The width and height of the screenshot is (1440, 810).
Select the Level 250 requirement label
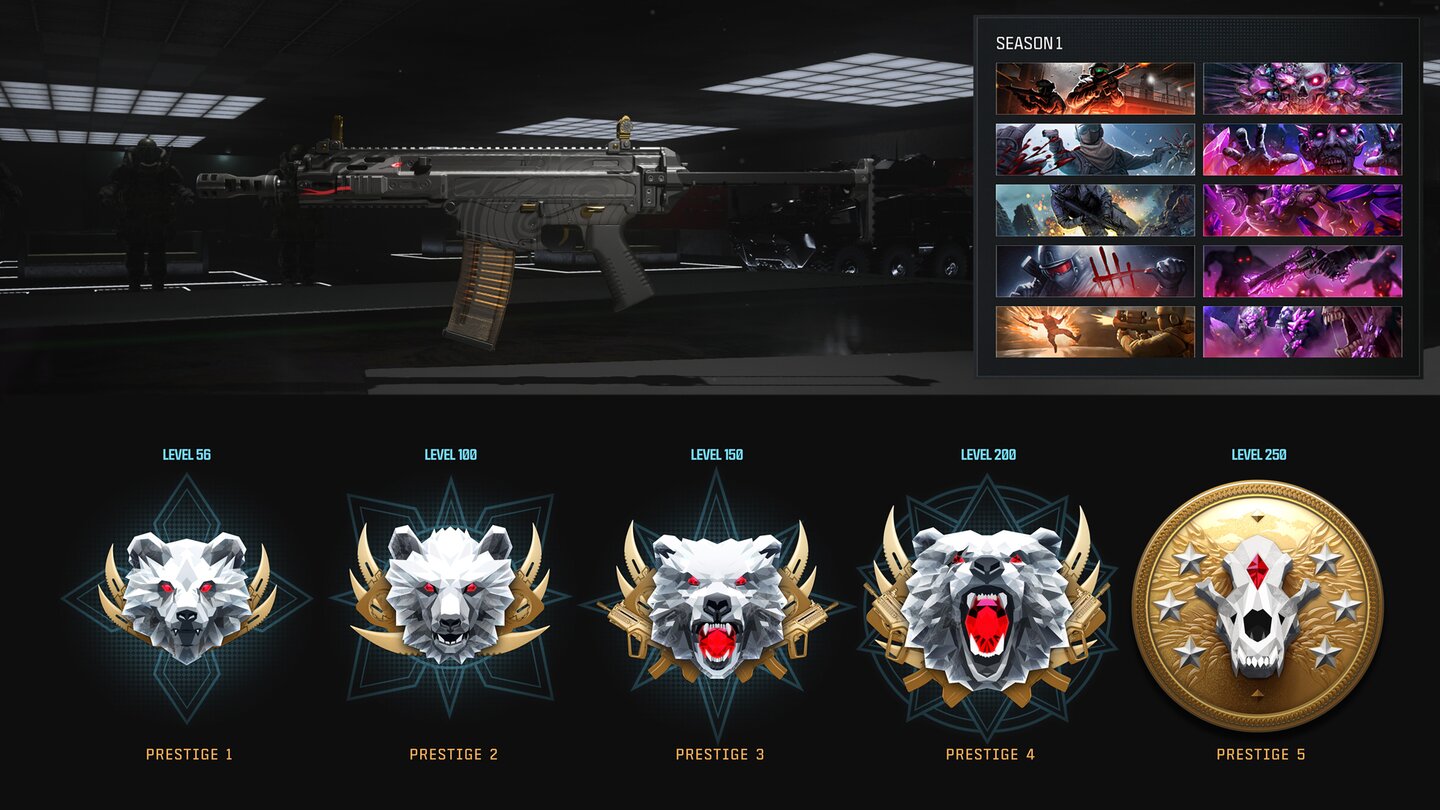(x=1258, y=453)
